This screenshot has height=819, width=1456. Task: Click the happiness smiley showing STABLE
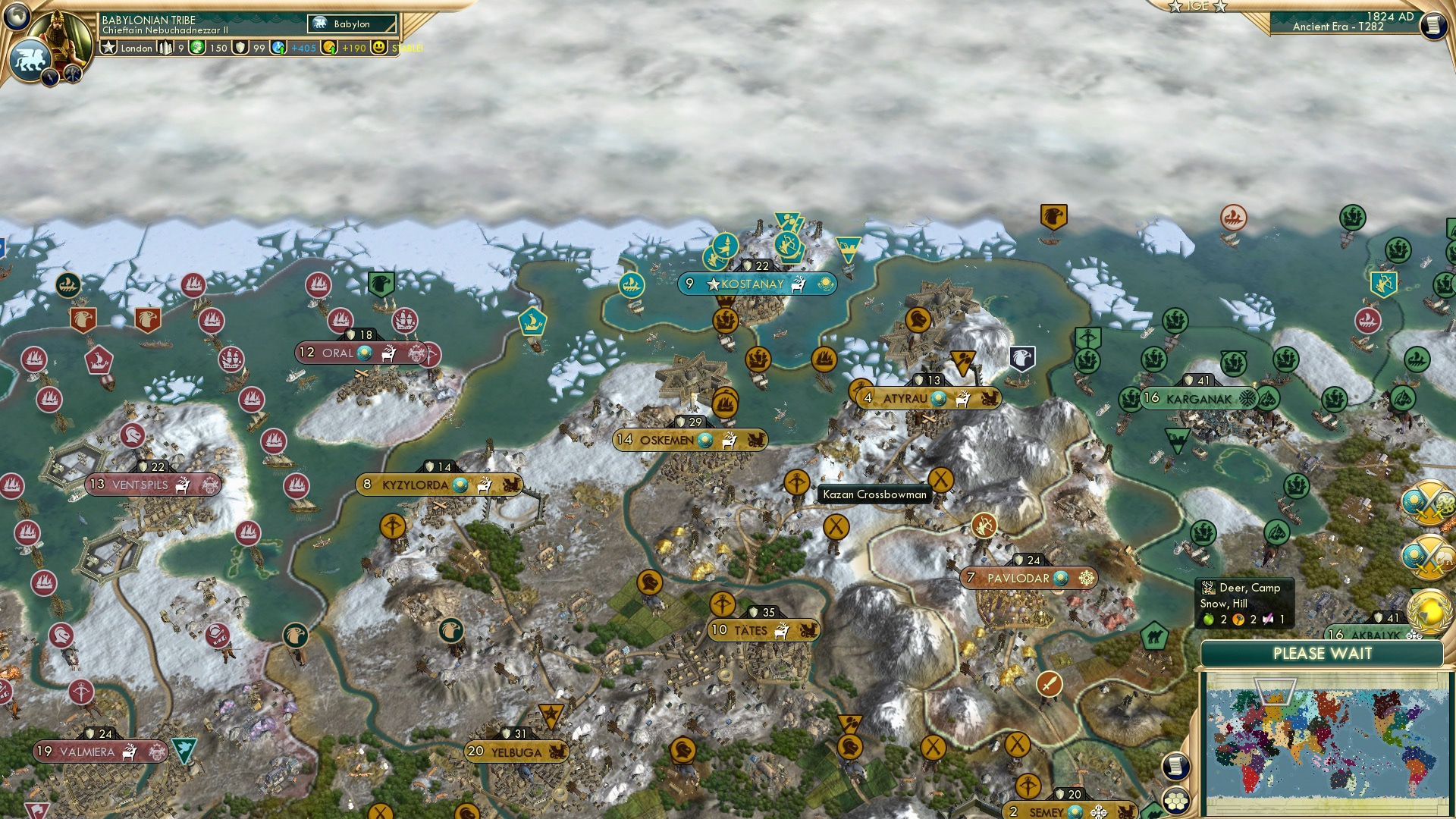(378, 47)
